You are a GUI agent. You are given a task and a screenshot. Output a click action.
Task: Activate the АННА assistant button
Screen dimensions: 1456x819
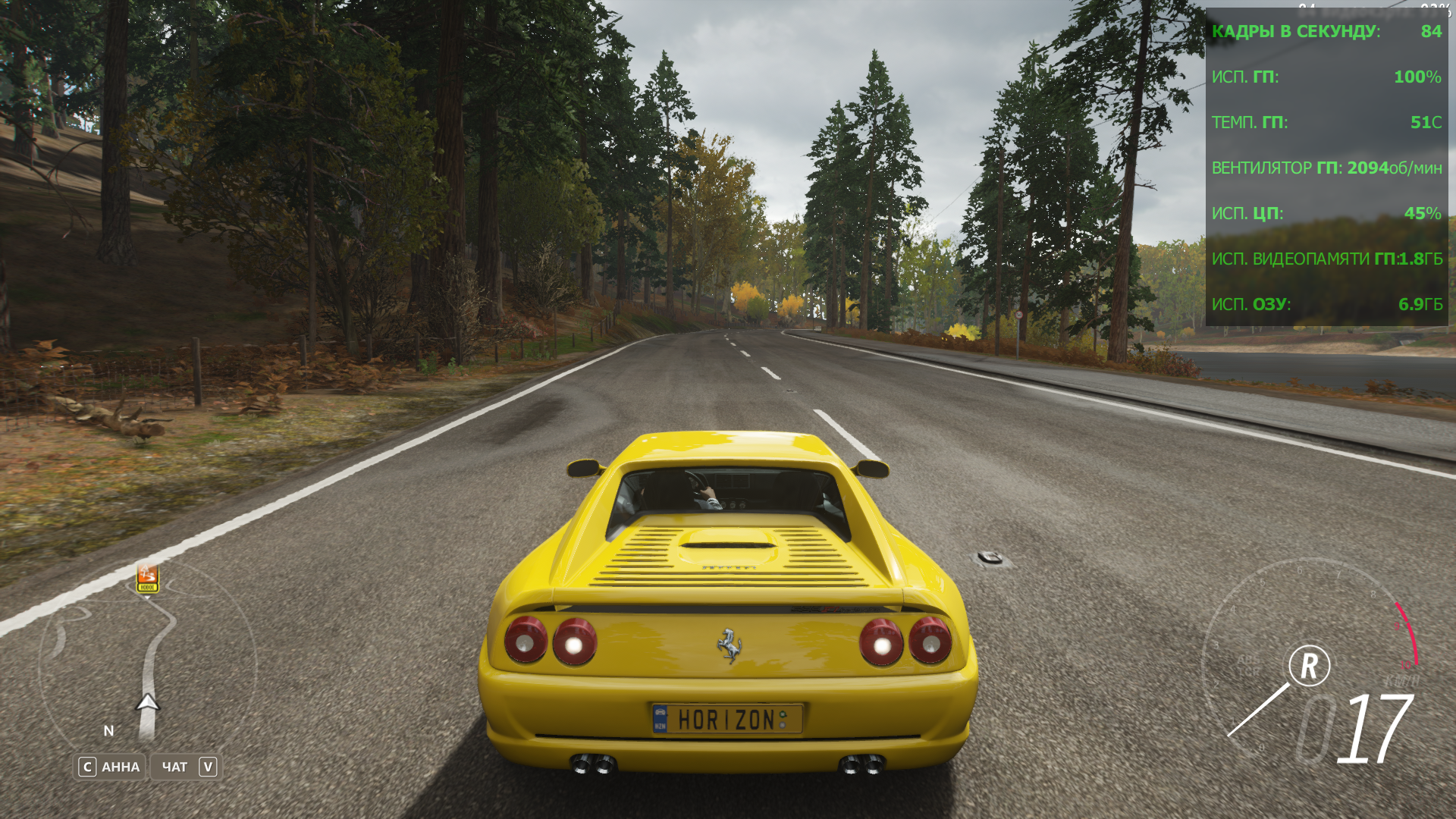(110, 767)
